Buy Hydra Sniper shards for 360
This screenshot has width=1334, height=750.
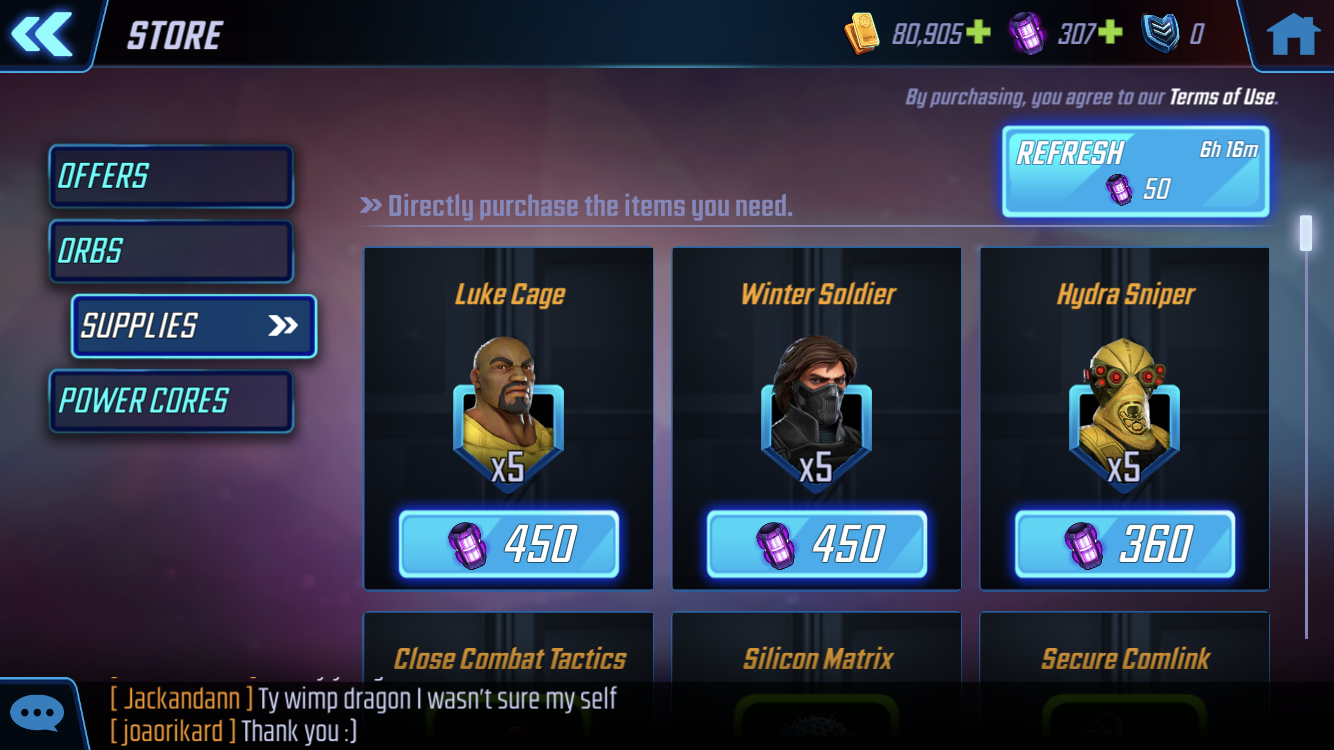tap(1124, 544)
